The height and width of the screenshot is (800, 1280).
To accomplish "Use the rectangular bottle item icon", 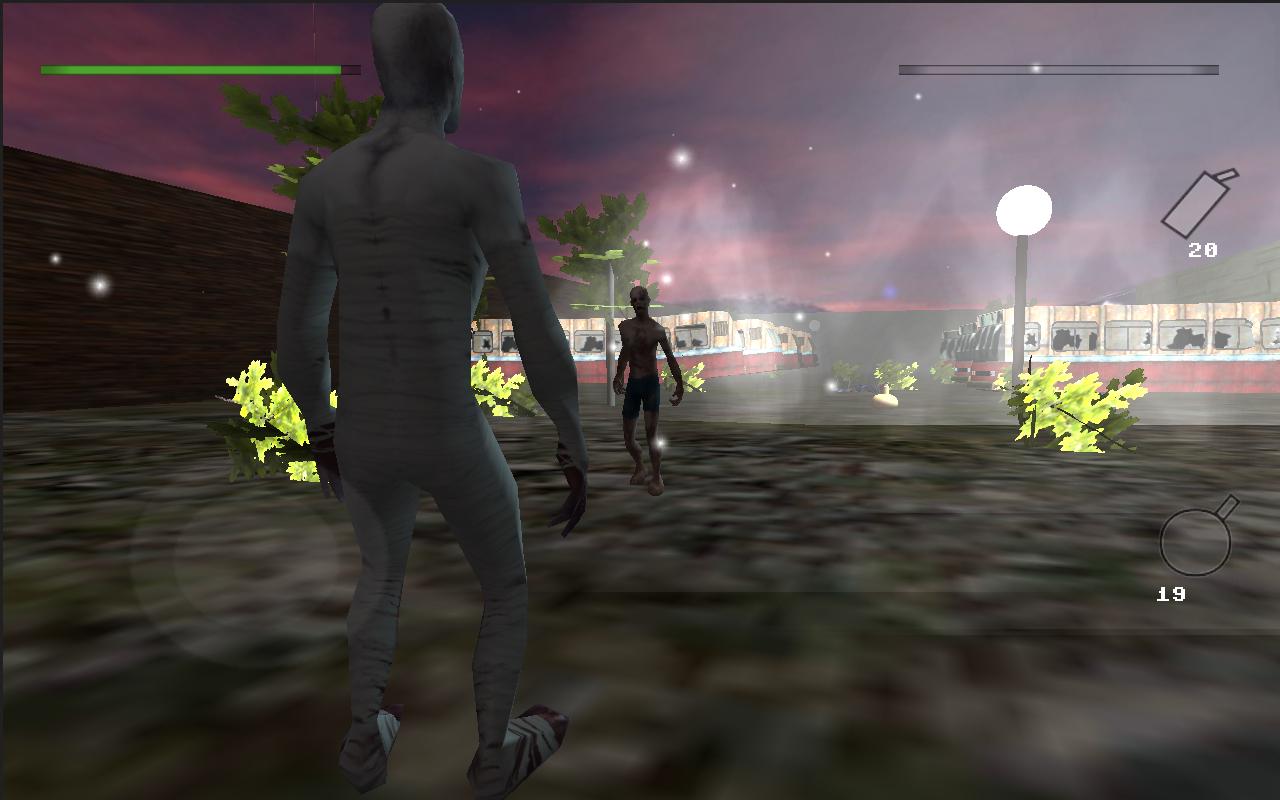I will [x=1198, y=204].
